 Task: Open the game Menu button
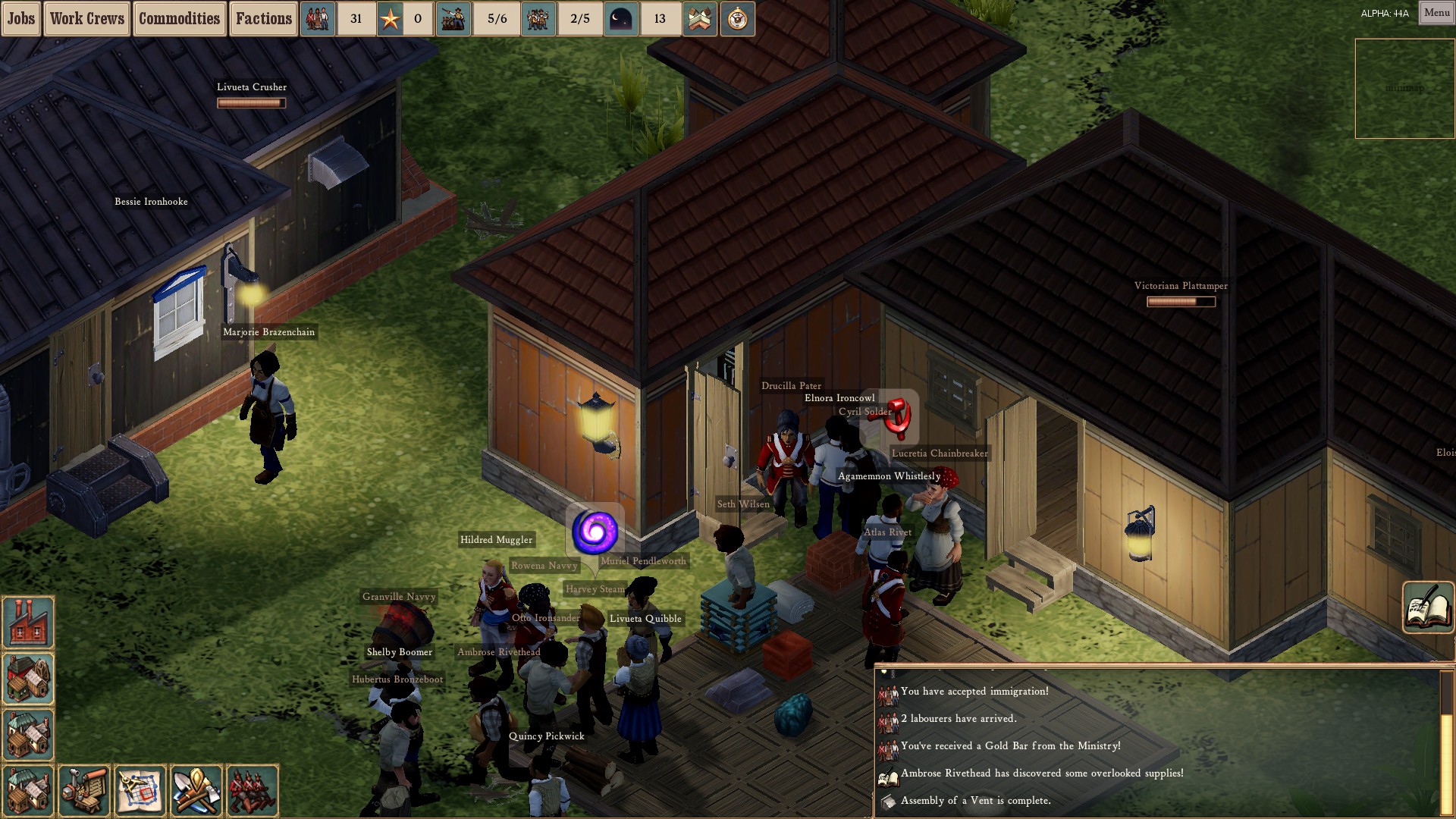click(1436, 13)
